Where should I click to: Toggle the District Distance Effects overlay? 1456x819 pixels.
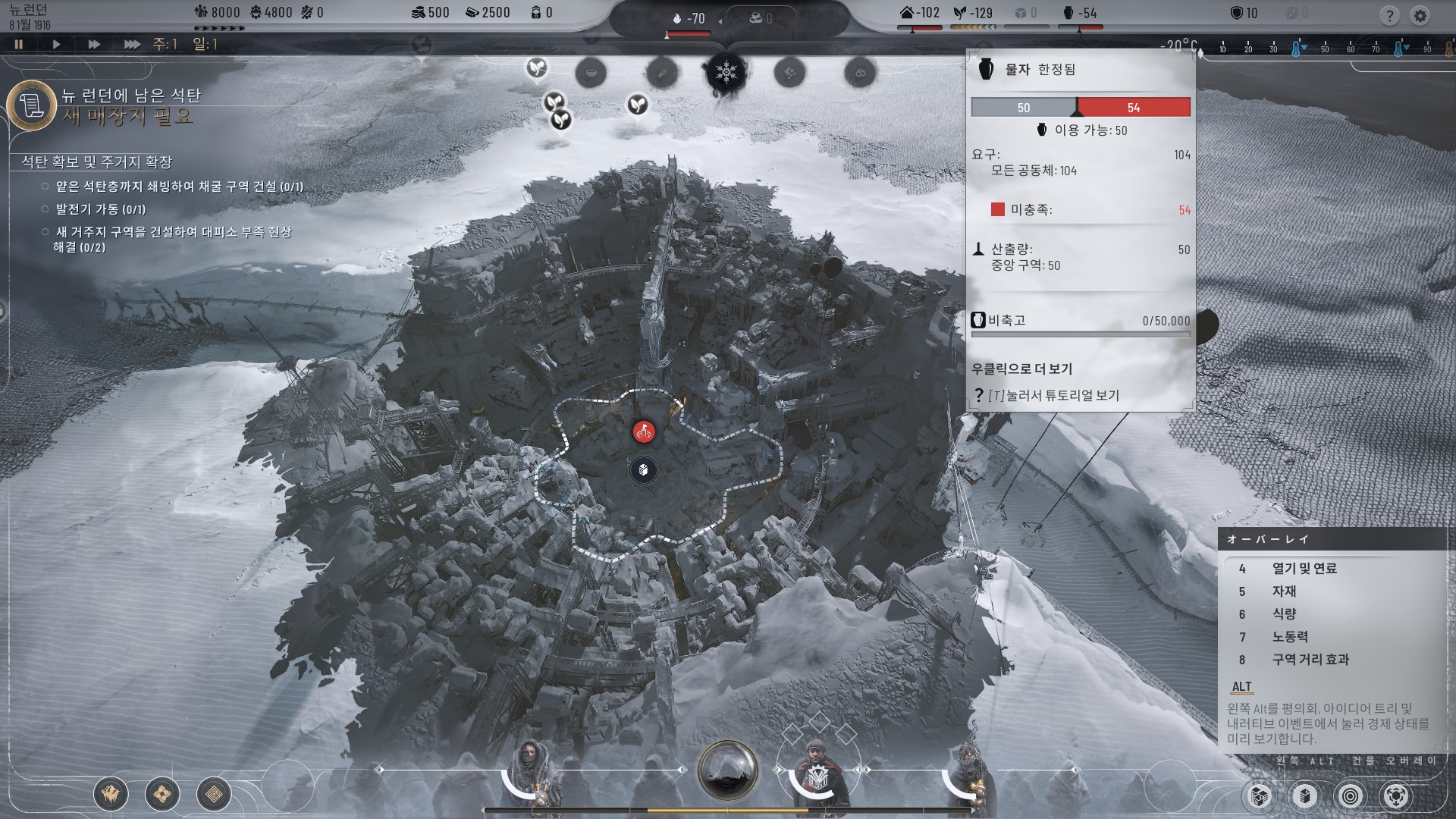coord(1310,660)
